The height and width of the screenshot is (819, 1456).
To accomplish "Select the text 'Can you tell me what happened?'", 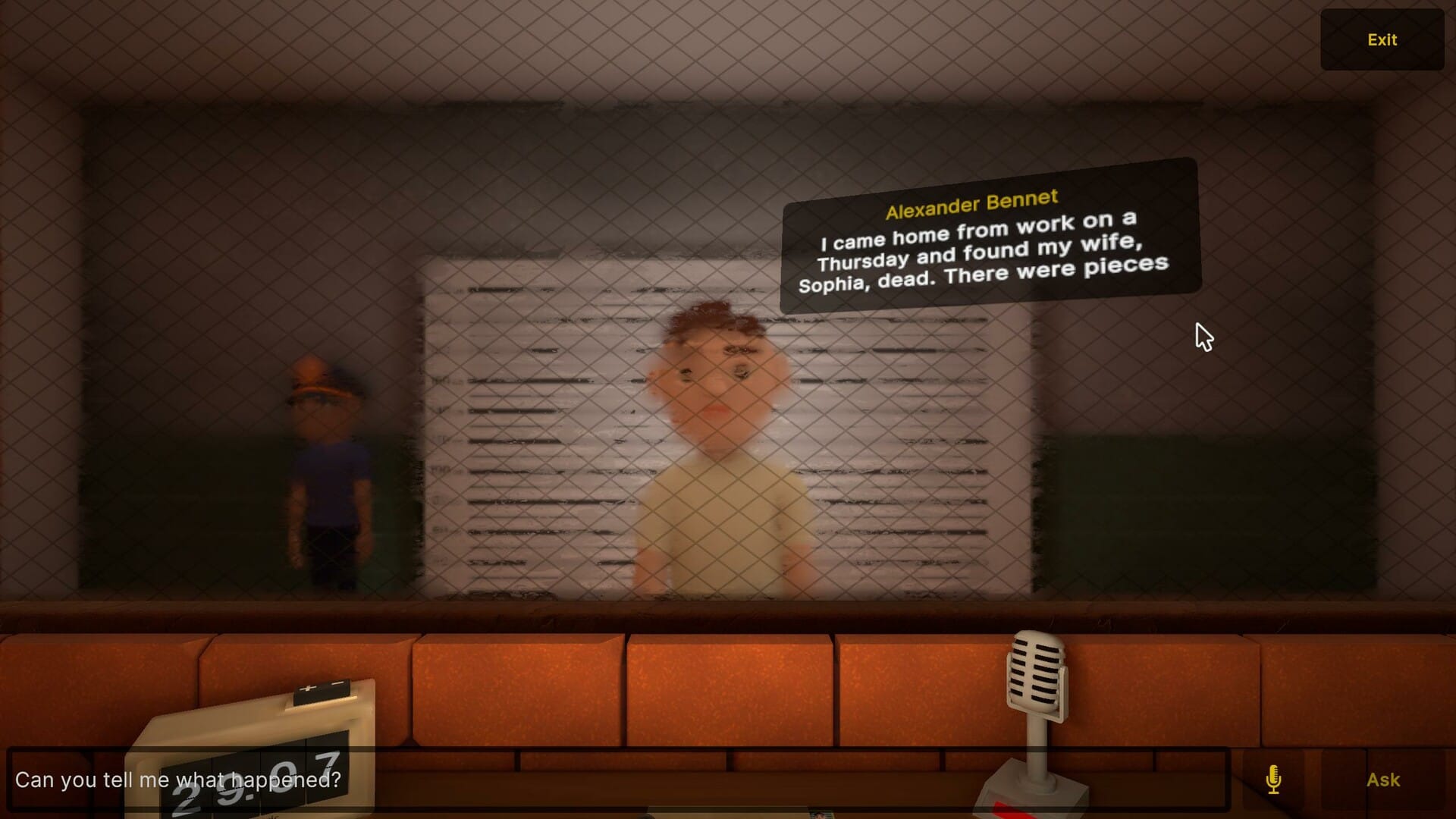I will point(180,777).
